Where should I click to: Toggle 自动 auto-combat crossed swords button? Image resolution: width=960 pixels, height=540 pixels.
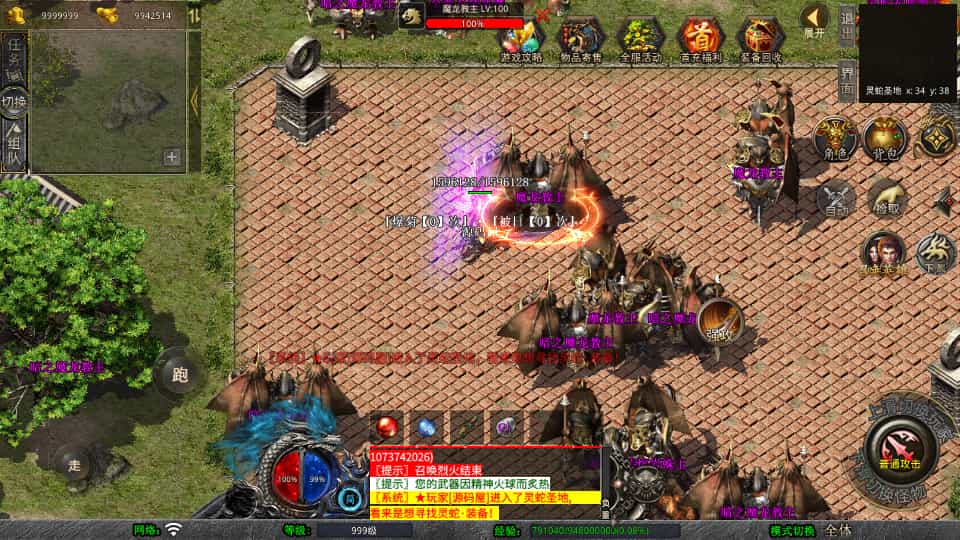tap(835, 197)
